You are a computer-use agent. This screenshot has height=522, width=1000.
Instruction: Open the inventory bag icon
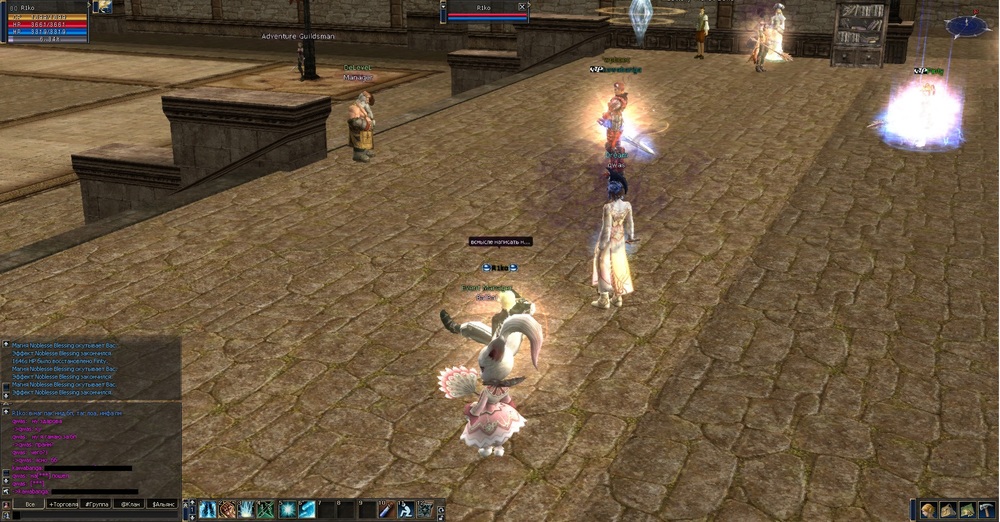point(948,510)
